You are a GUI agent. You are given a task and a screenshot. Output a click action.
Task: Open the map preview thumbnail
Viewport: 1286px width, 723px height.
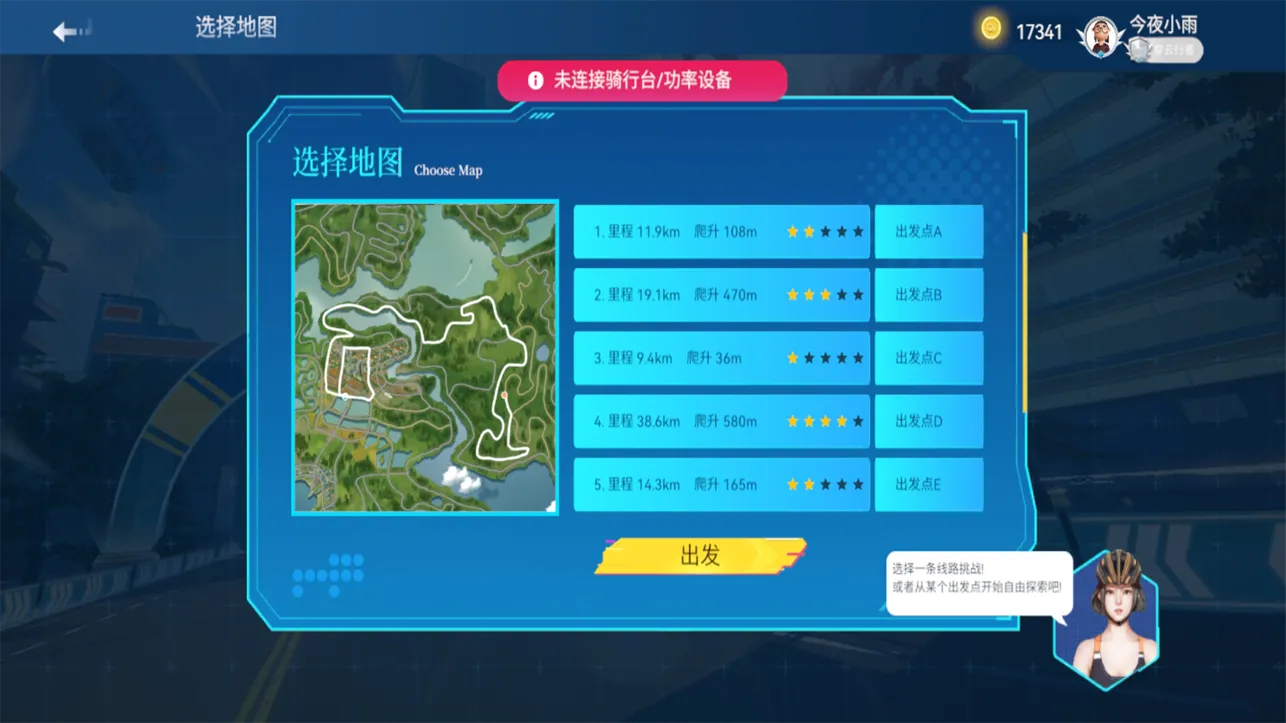pos(424,355)
